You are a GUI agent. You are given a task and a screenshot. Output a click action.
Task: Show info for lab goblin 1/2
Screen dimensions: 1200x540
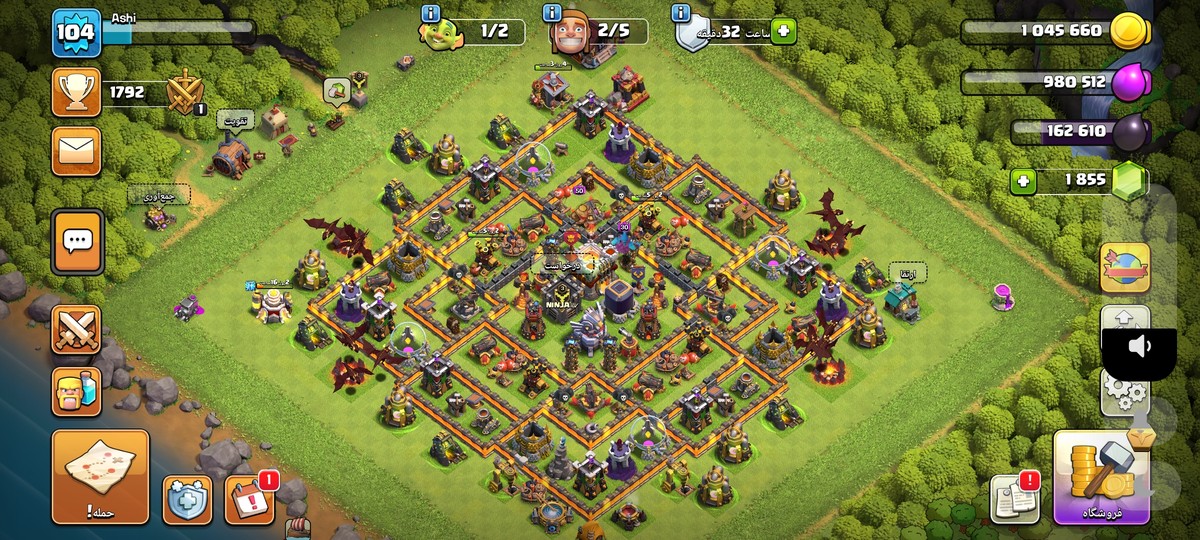pos(431,13)
